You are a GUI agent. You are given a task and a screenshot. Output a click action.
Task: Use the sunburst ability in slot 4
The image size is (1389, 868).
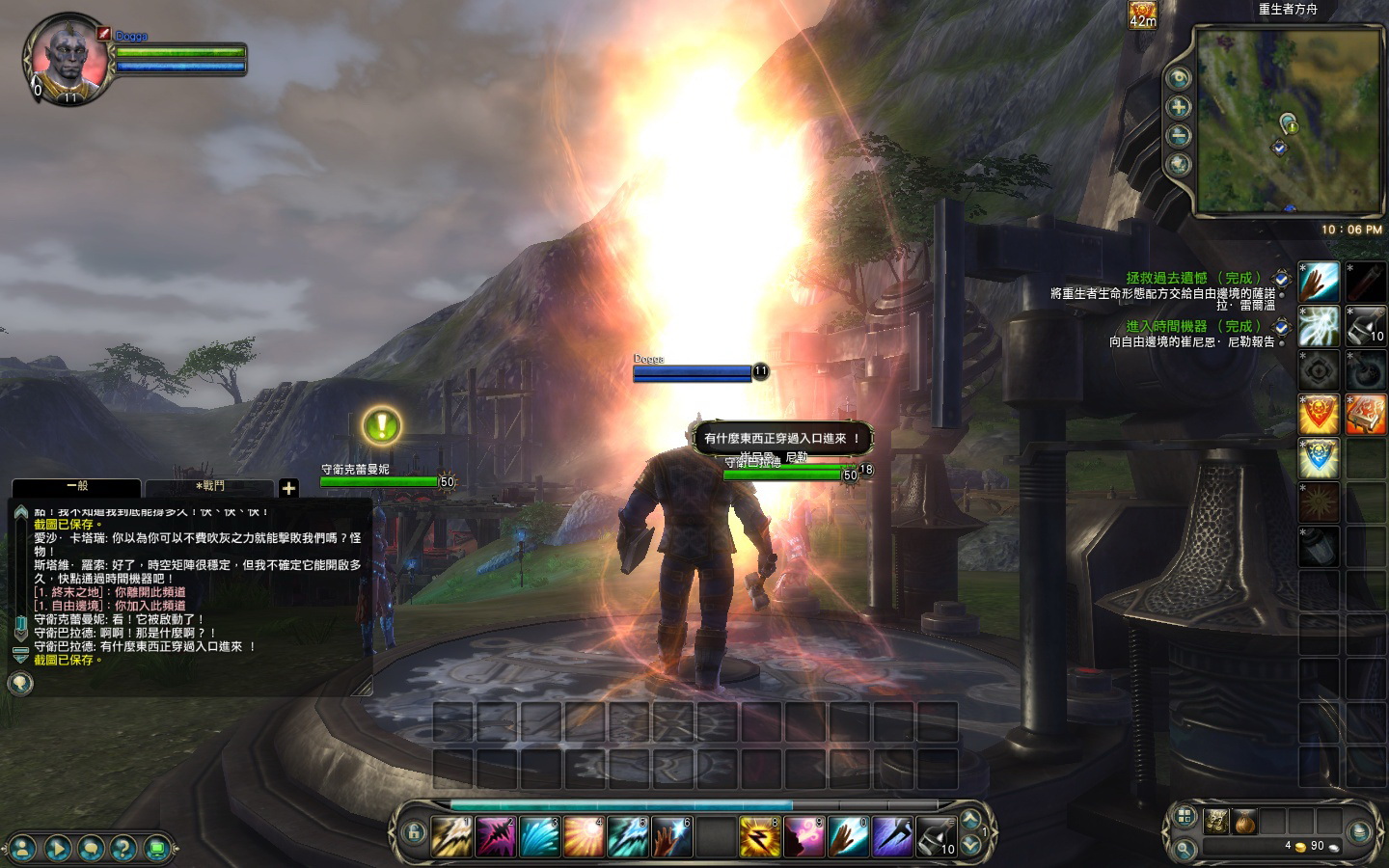pyautogui.click(x=584, y=836)
